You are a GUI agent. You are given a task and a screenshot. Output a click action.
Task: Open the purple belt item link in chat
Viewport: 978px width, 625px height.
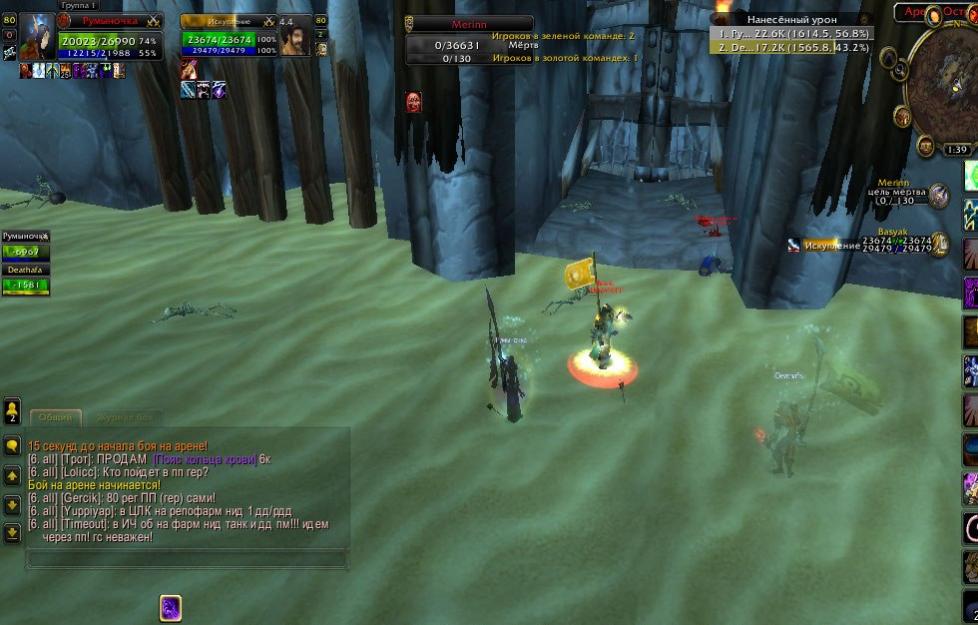[205, 459]
